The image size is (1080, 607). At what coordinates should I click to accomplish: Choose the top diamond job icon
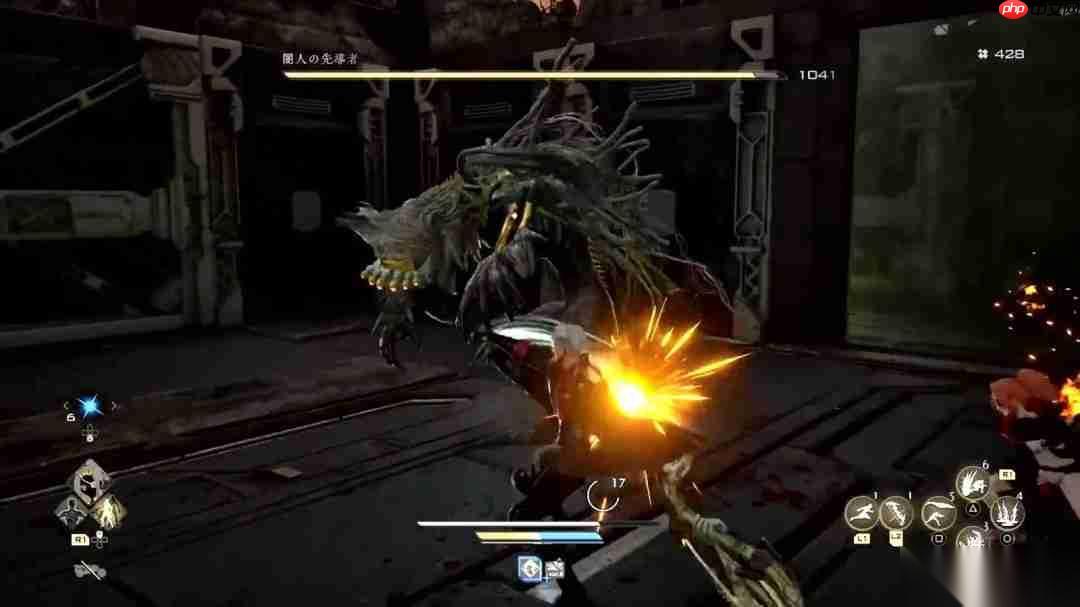point(92,481)
